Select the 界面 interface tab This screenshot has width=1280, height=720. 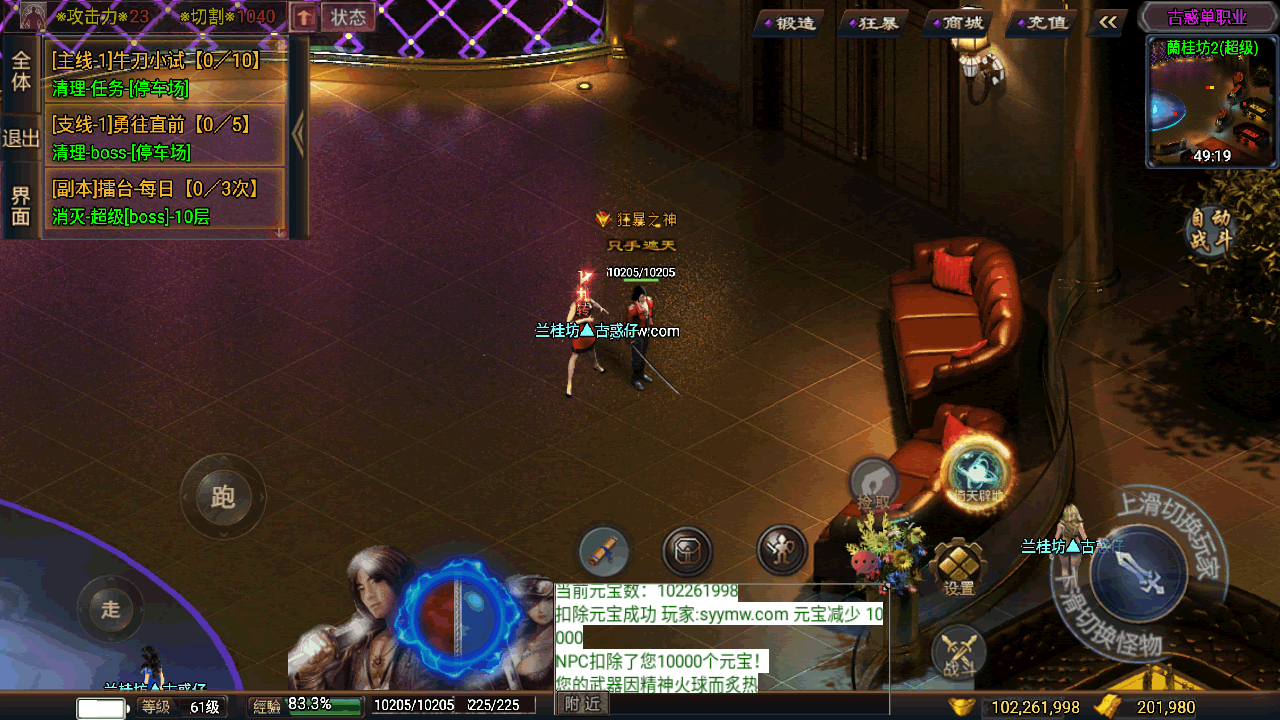[21, 205]
